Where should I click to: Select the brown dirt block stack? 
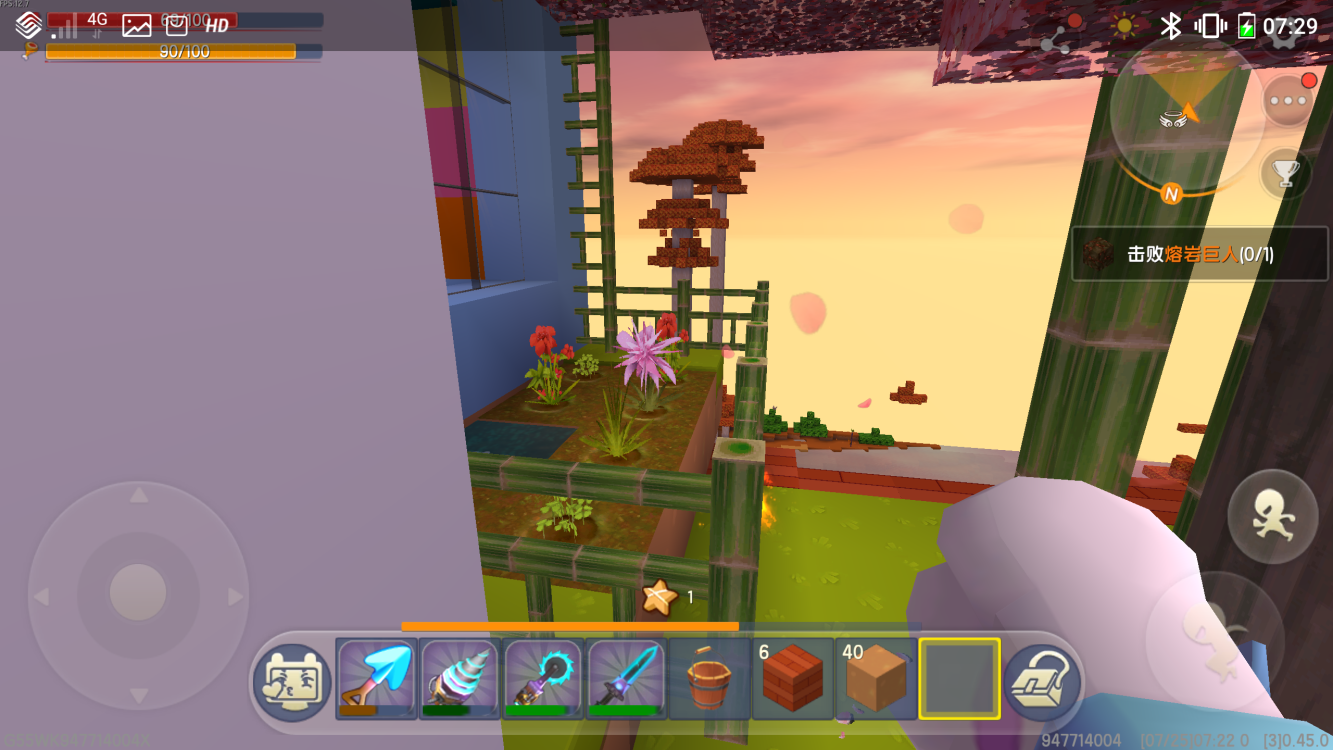click(x=876, y=678)
